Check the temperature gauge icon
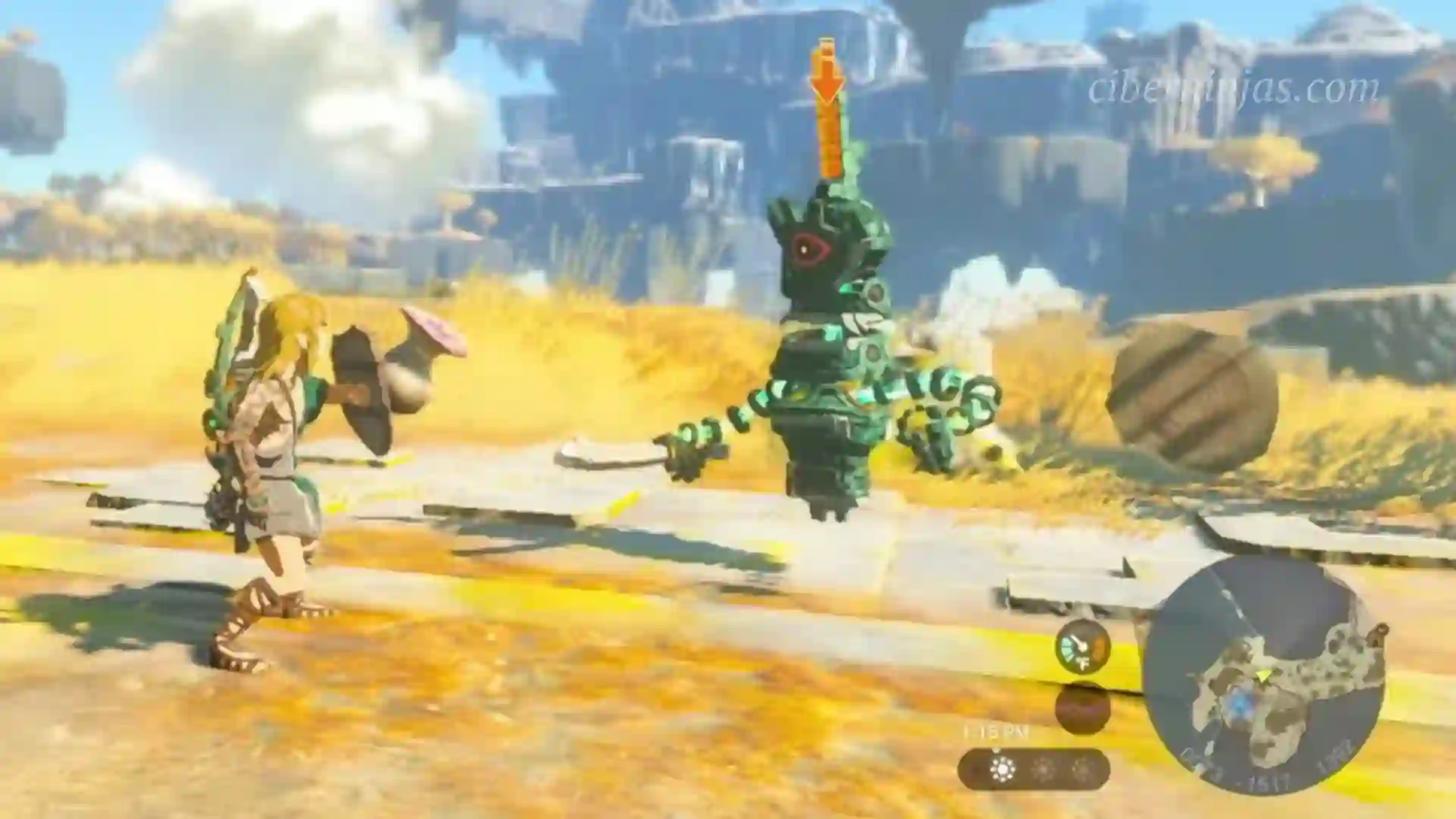Viewport: 1456px width, 819px height. (1082, 647)
